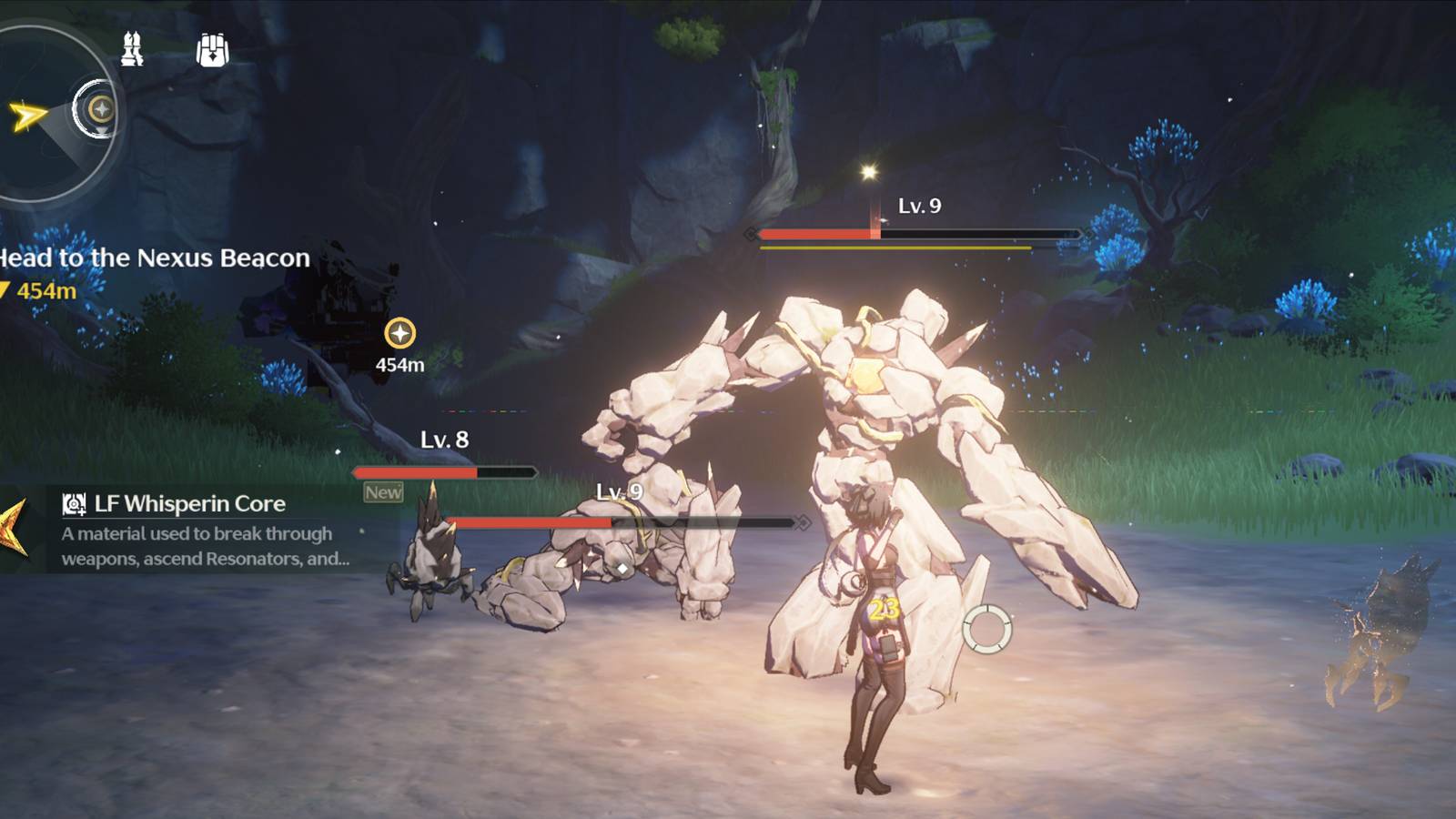Toggle the enemy lock-on reticle circle

[987, 629]
